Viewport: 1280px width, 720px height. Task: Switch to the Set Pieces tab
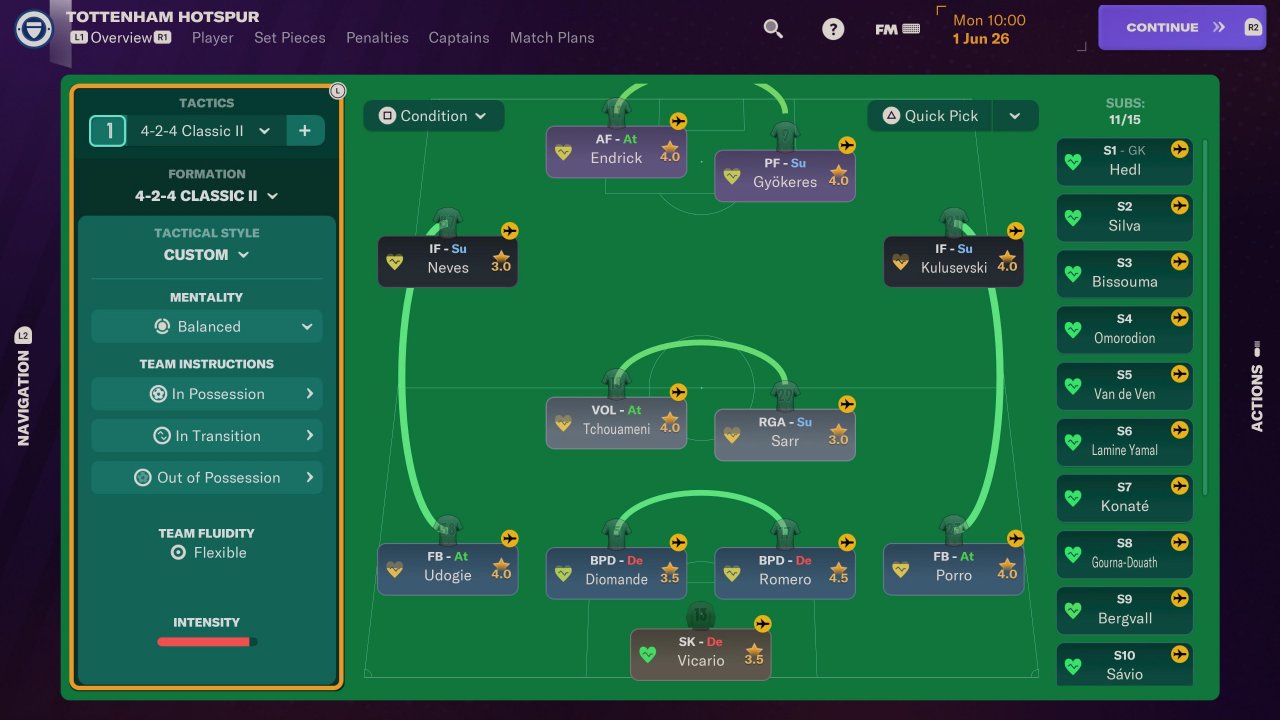(x=289, y=38)
